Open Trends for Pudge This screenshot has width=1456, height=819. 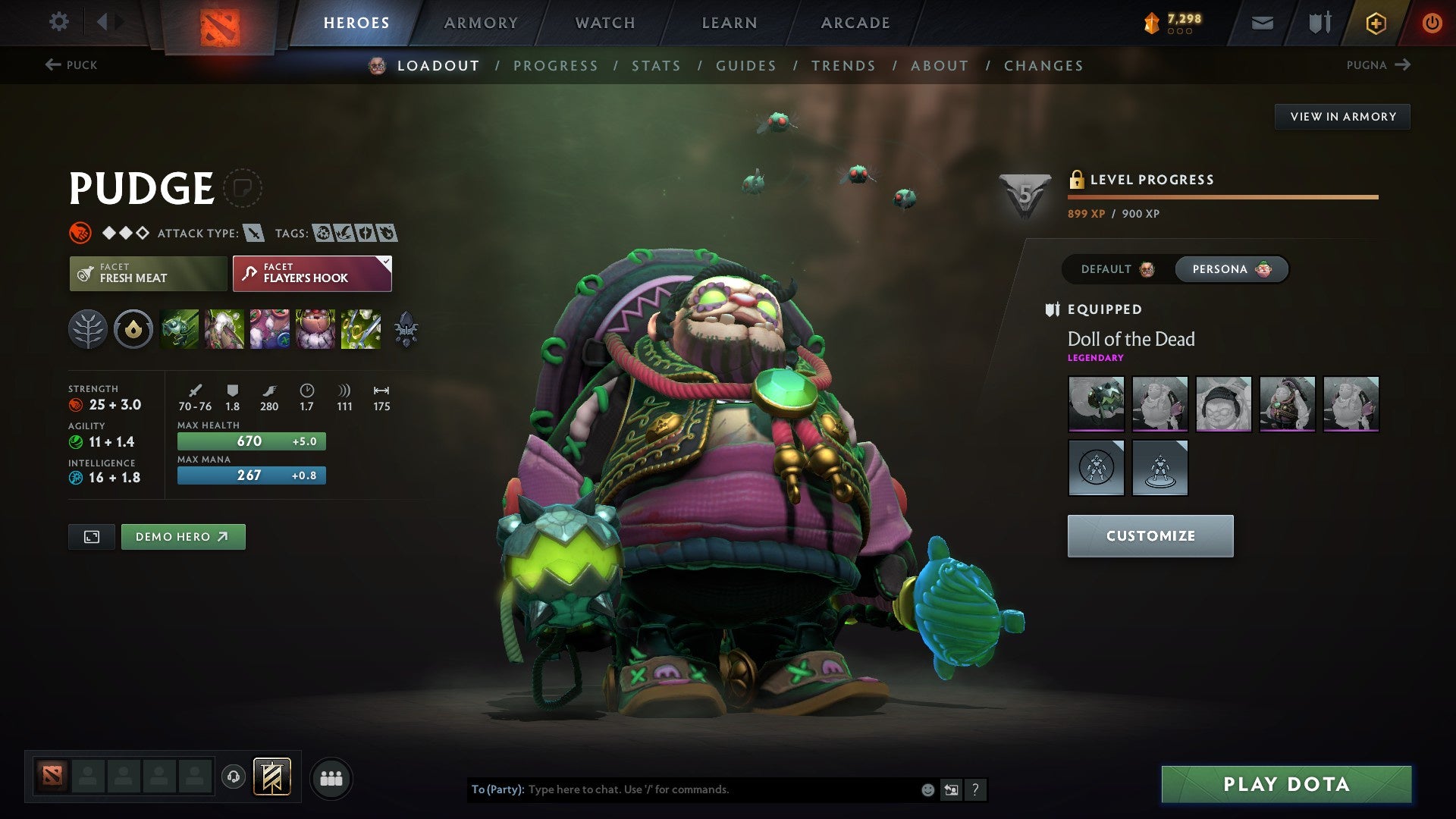point(843,66)
